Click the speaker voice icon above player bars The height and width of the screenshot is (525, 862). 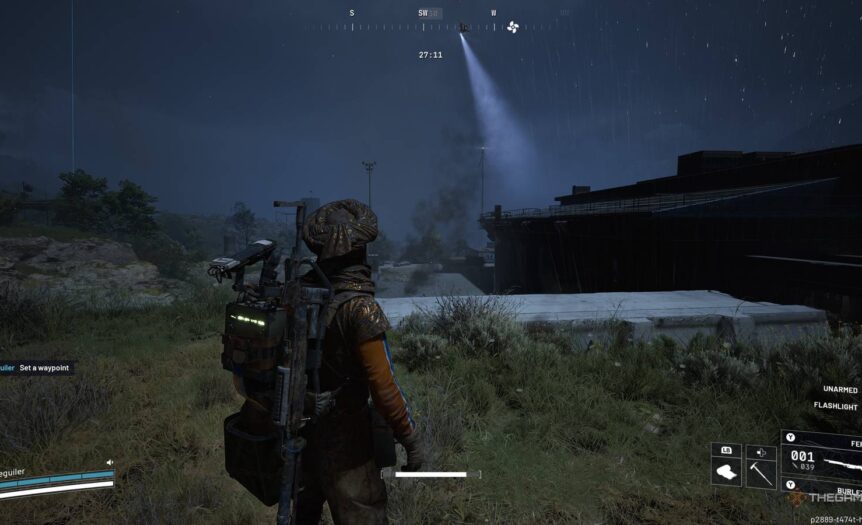tap(109, 462)
